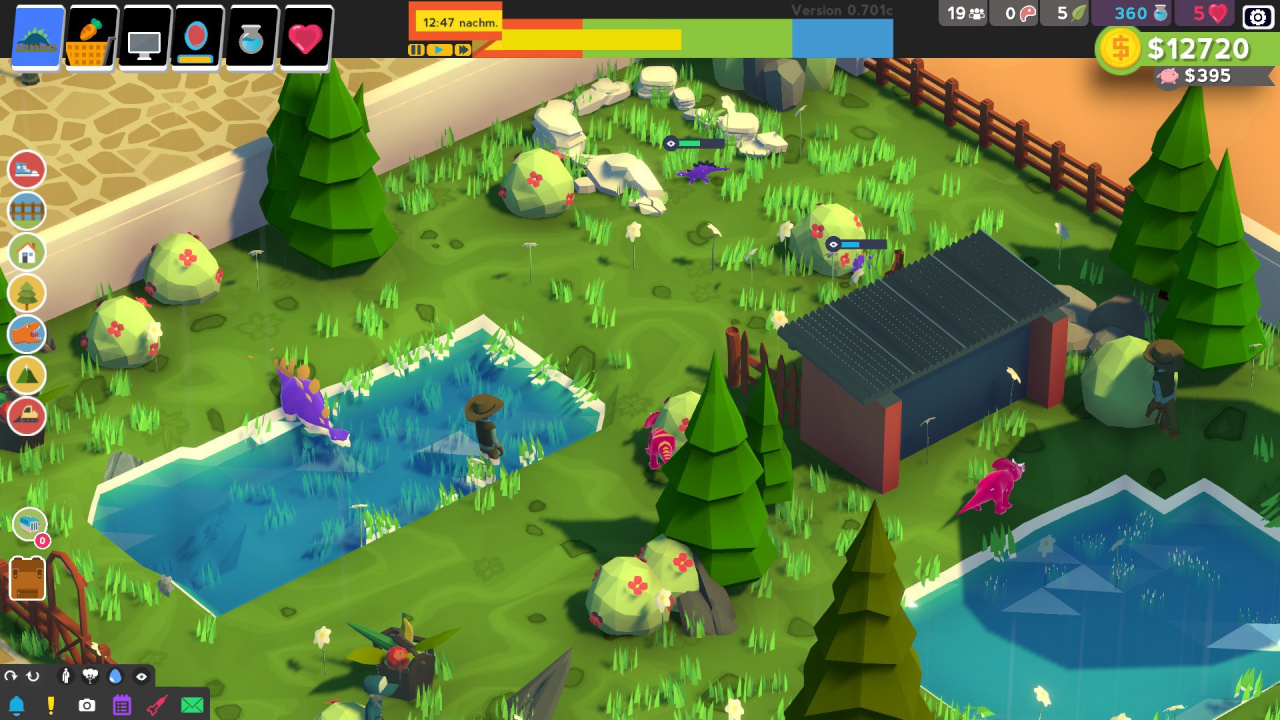Open the orange dinosaur head category
This screenshot has width=1280, height=720.
27,334
